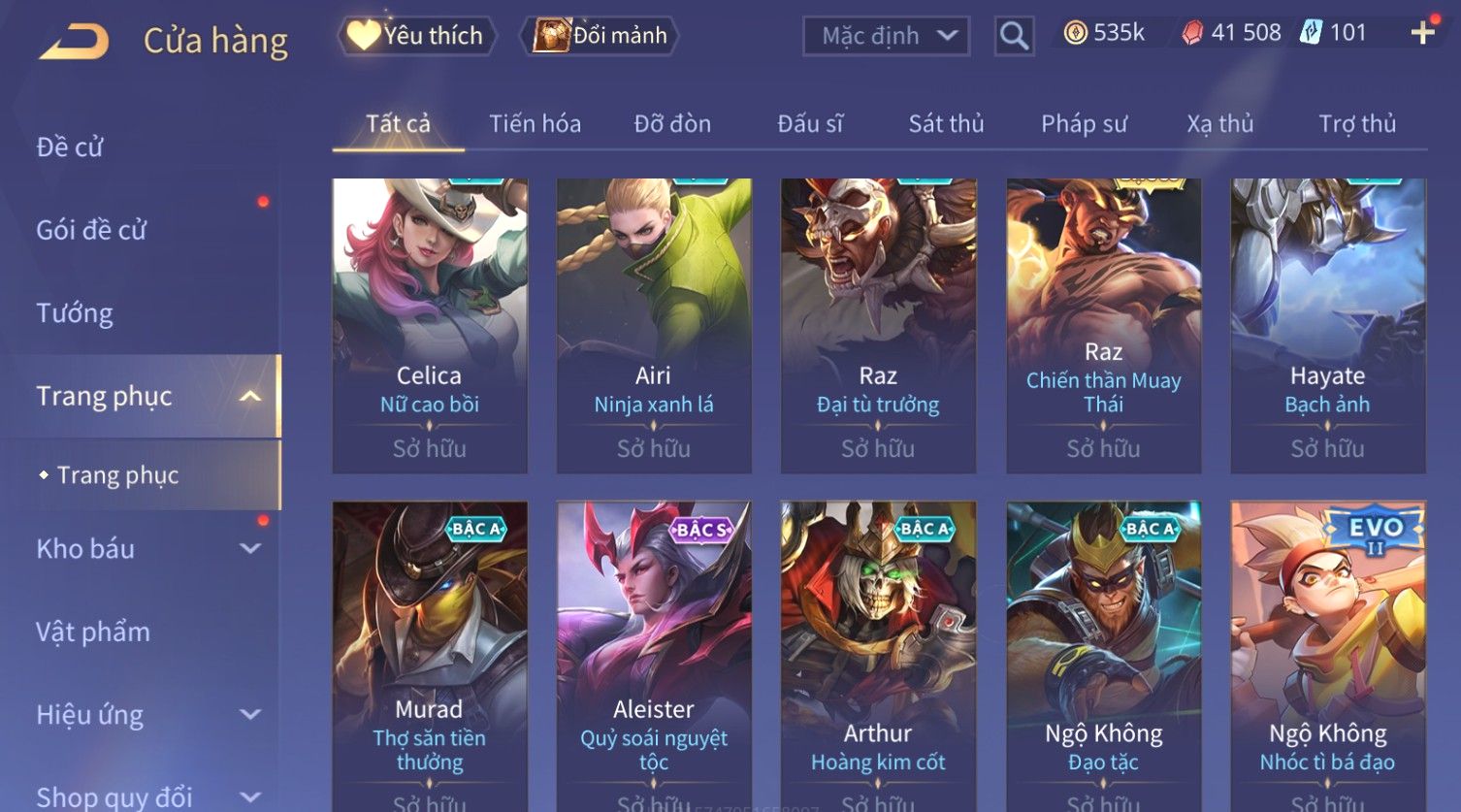Screen dimensions: 1461x812
Task: Expand the Mặc định sort dropdown
Action: pyautogui.click(x=886, y=36)
